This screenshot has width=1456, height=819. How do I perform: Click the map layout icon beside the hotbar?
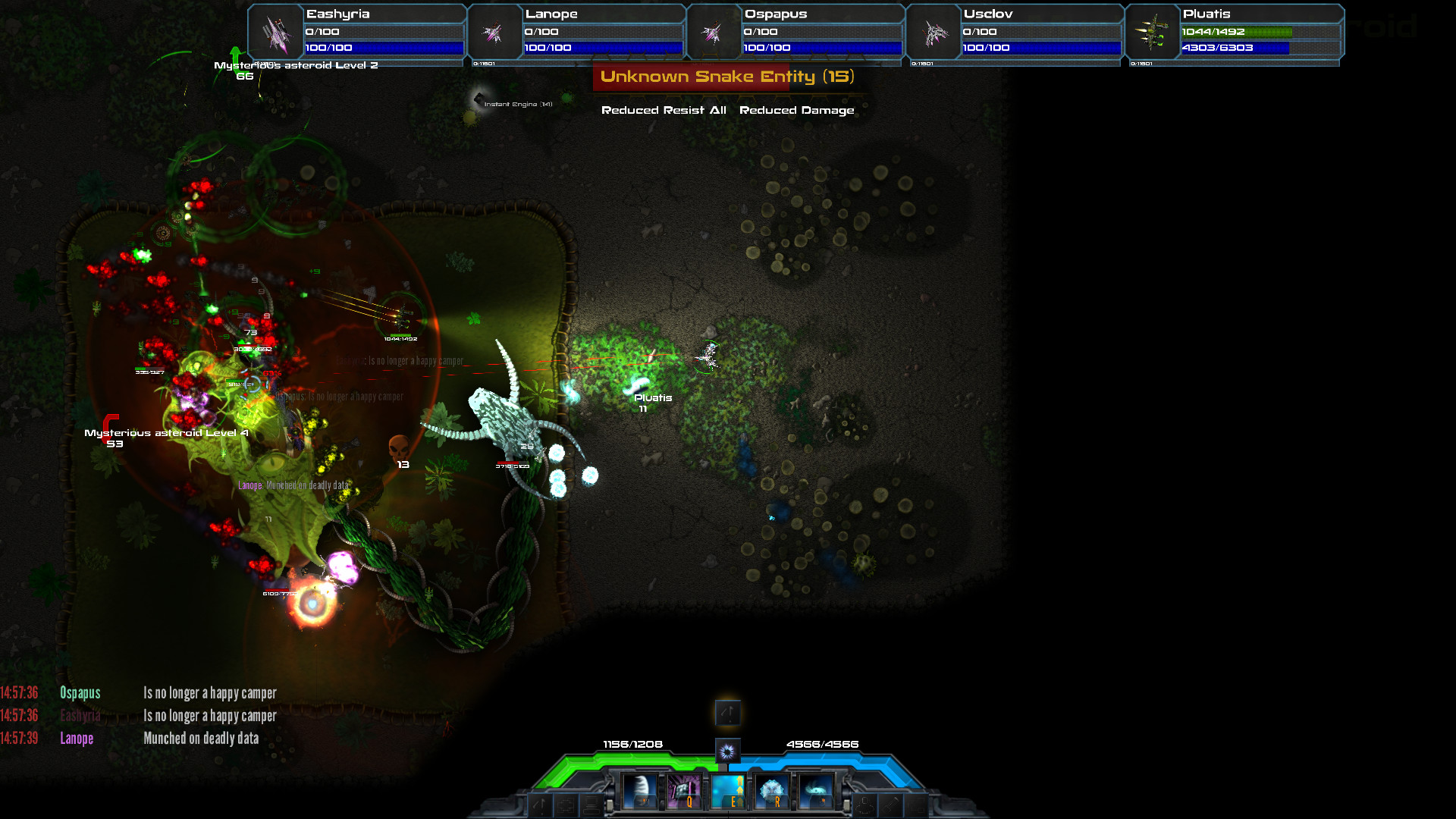point(566,805)
